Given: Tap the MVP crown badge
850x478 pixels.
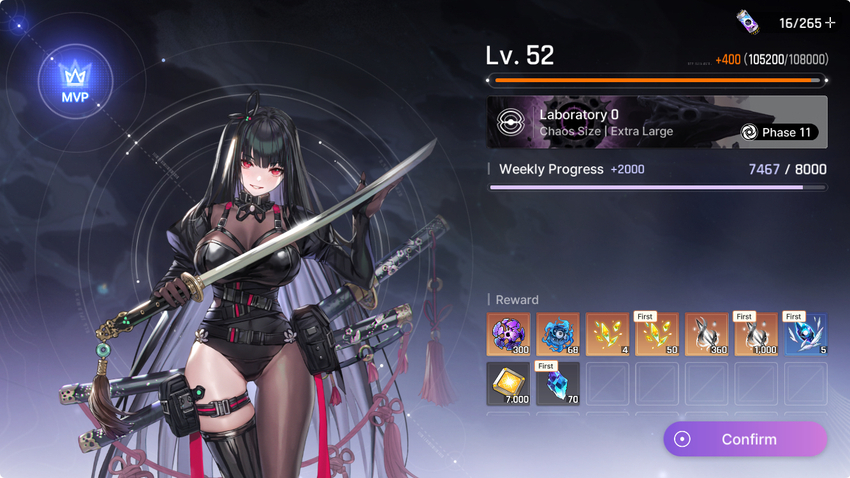Looking at the screenshot, I should coord(75,80).
